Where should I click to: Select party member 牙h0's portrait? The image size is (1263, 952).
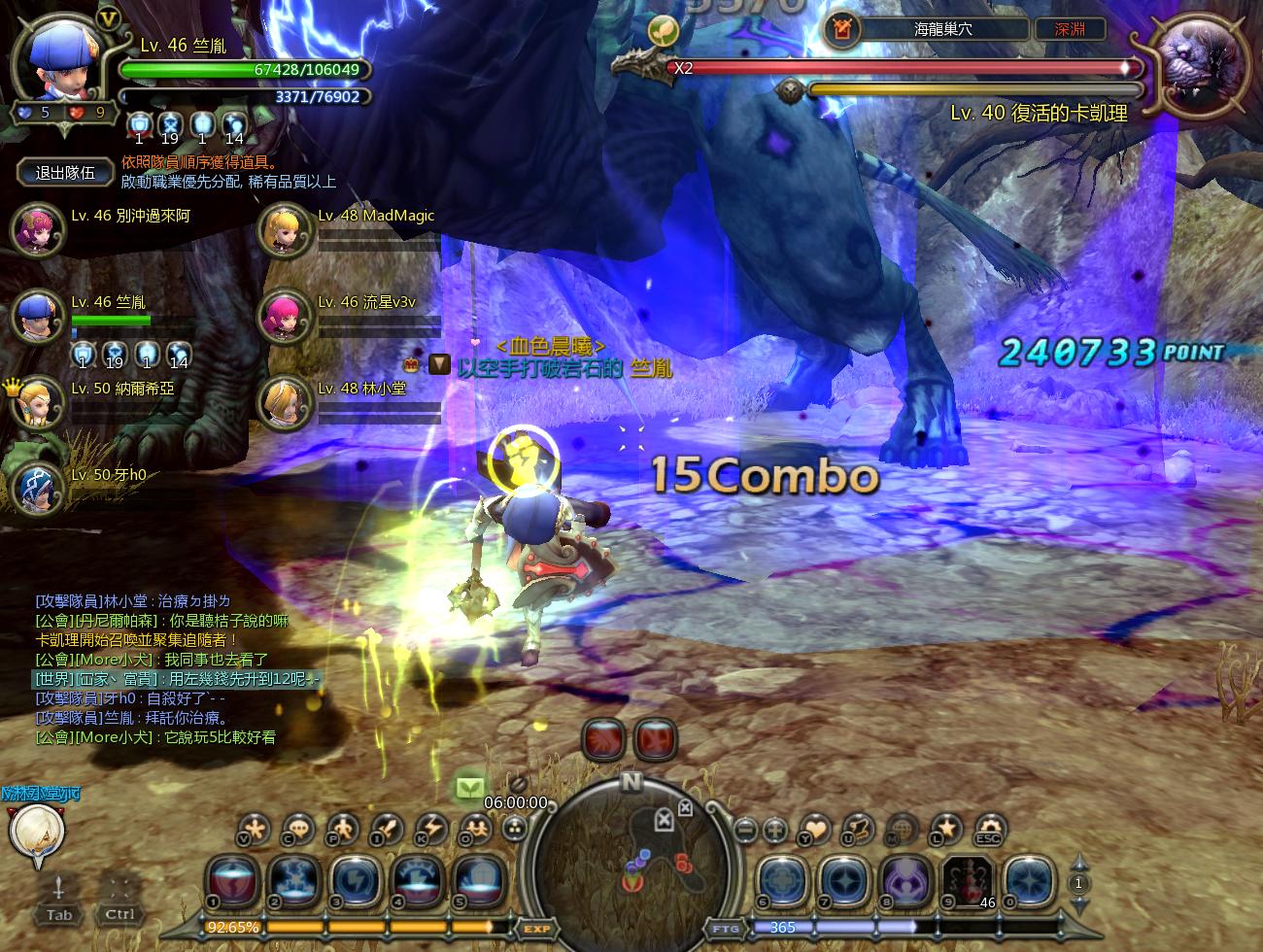point(37,488)
